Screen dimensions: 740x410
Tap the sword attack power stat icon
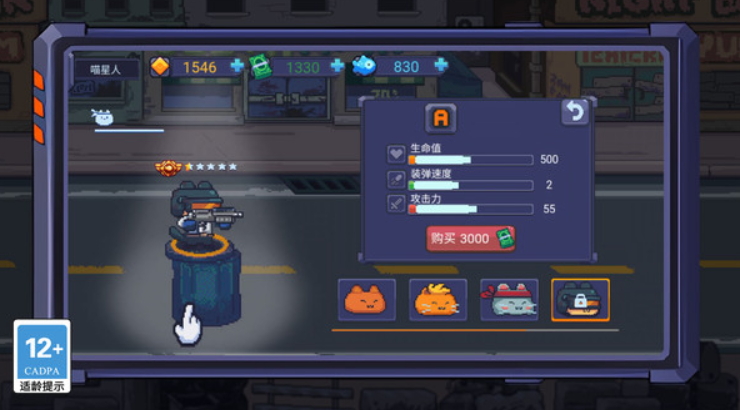pos(396,205)
